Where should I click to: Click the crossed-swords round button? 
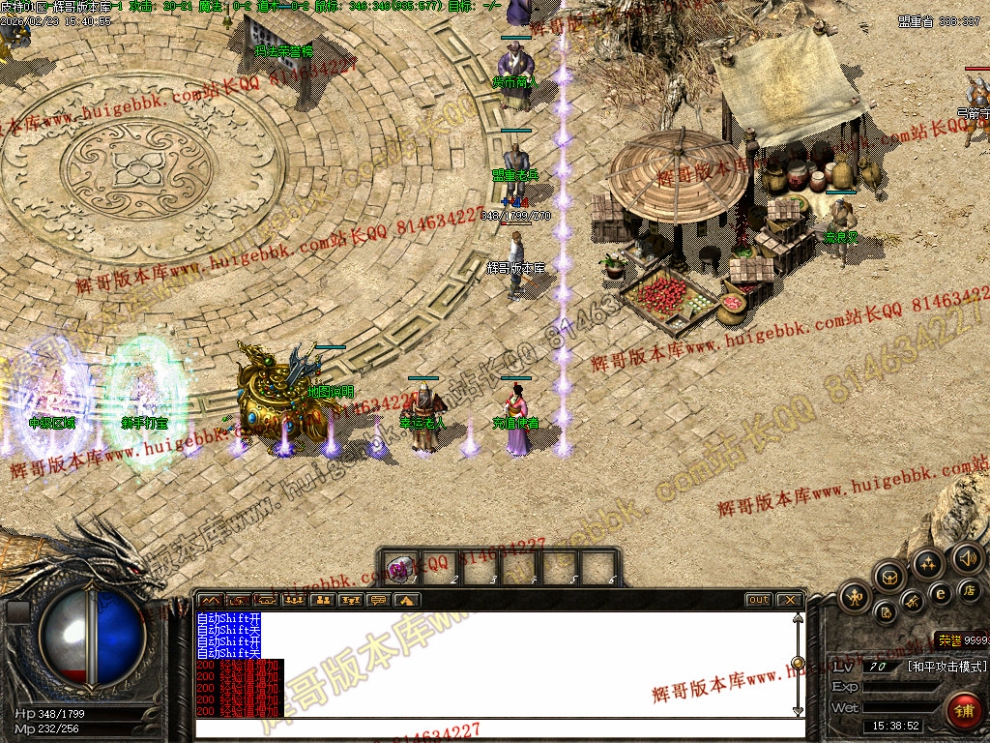[x=911, y=600]
